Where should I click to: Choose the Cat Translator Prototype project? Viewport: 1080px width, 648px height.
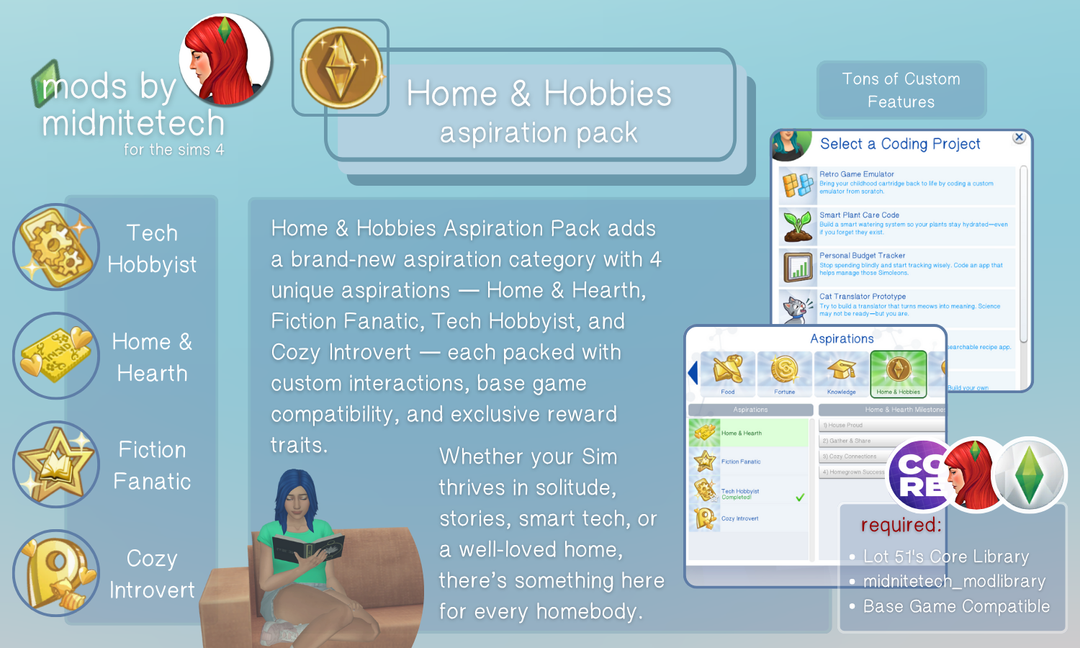(896, 305)
